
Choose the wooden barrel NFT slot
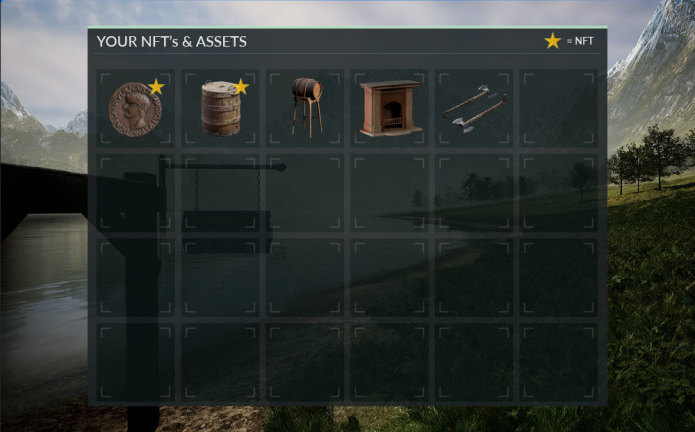coord(221,109)
